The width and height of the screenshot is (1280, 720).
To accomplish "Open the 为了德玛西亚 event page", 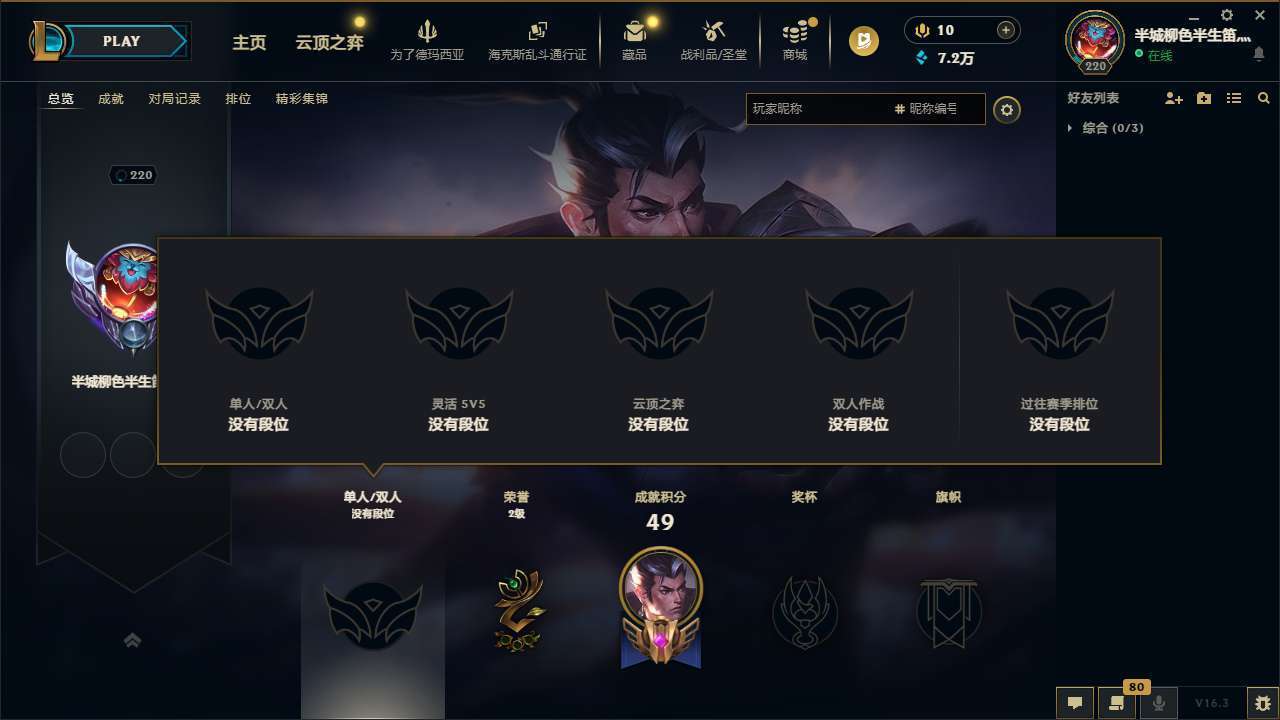I will coord(427,40).
